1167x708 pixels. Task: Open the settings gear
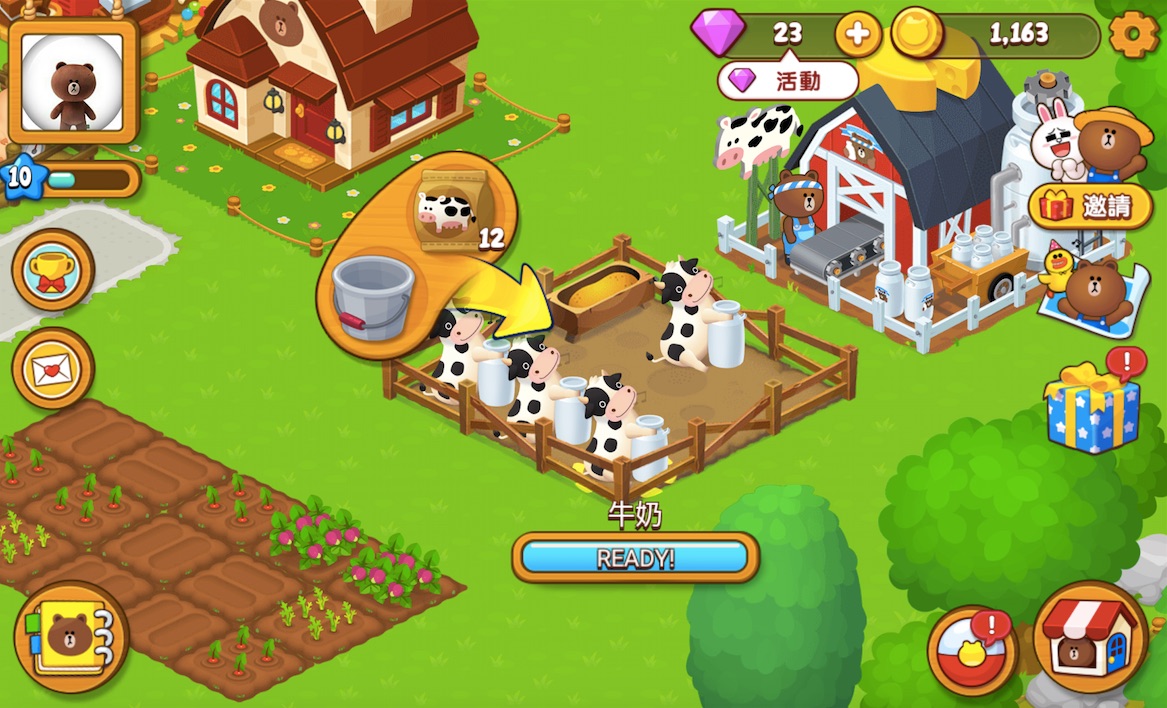pyautogui.click(x=1133, y=35)
